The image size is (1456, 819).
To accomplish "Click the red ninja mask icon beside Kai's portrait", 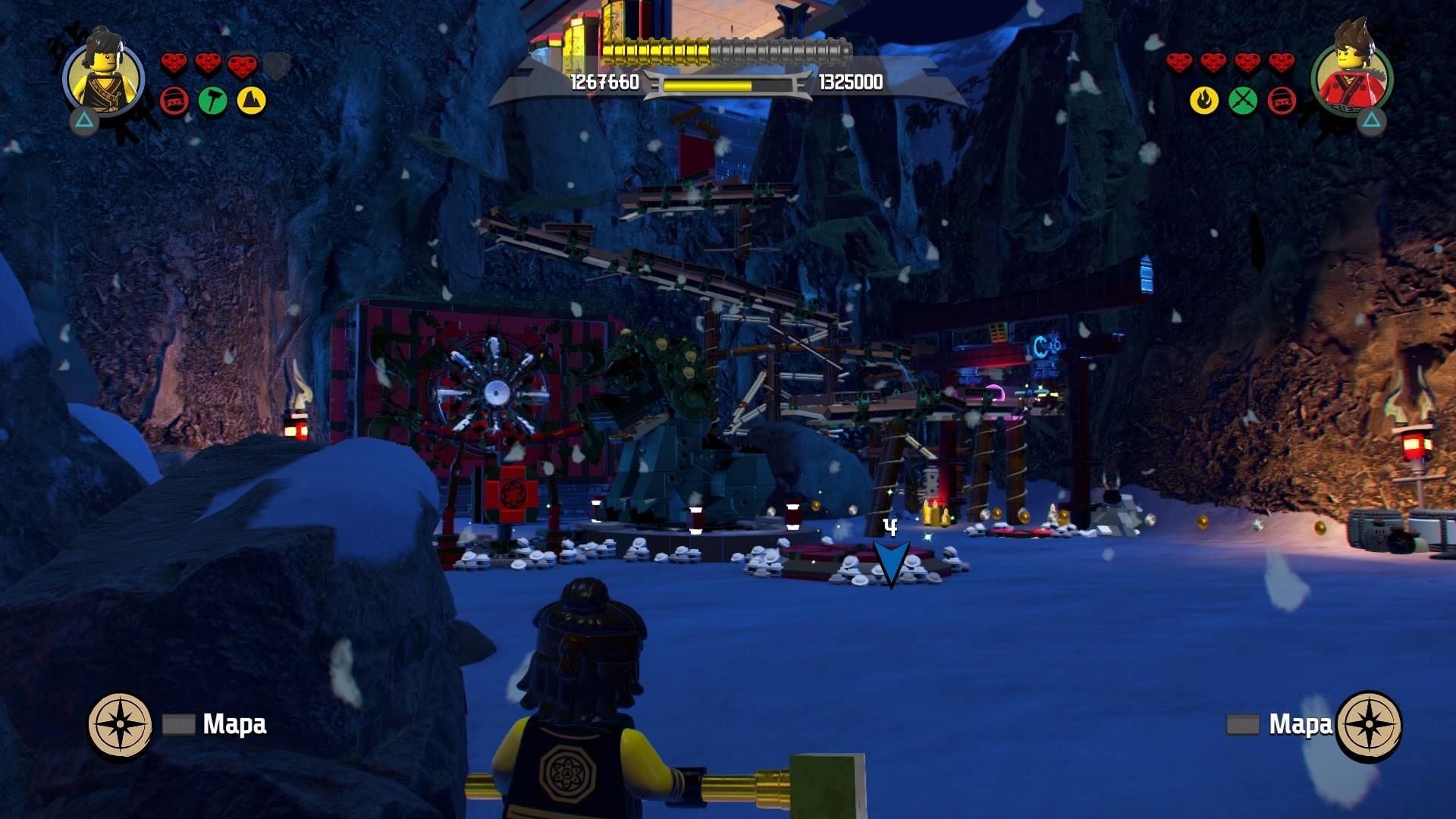I will [1282, 99].
